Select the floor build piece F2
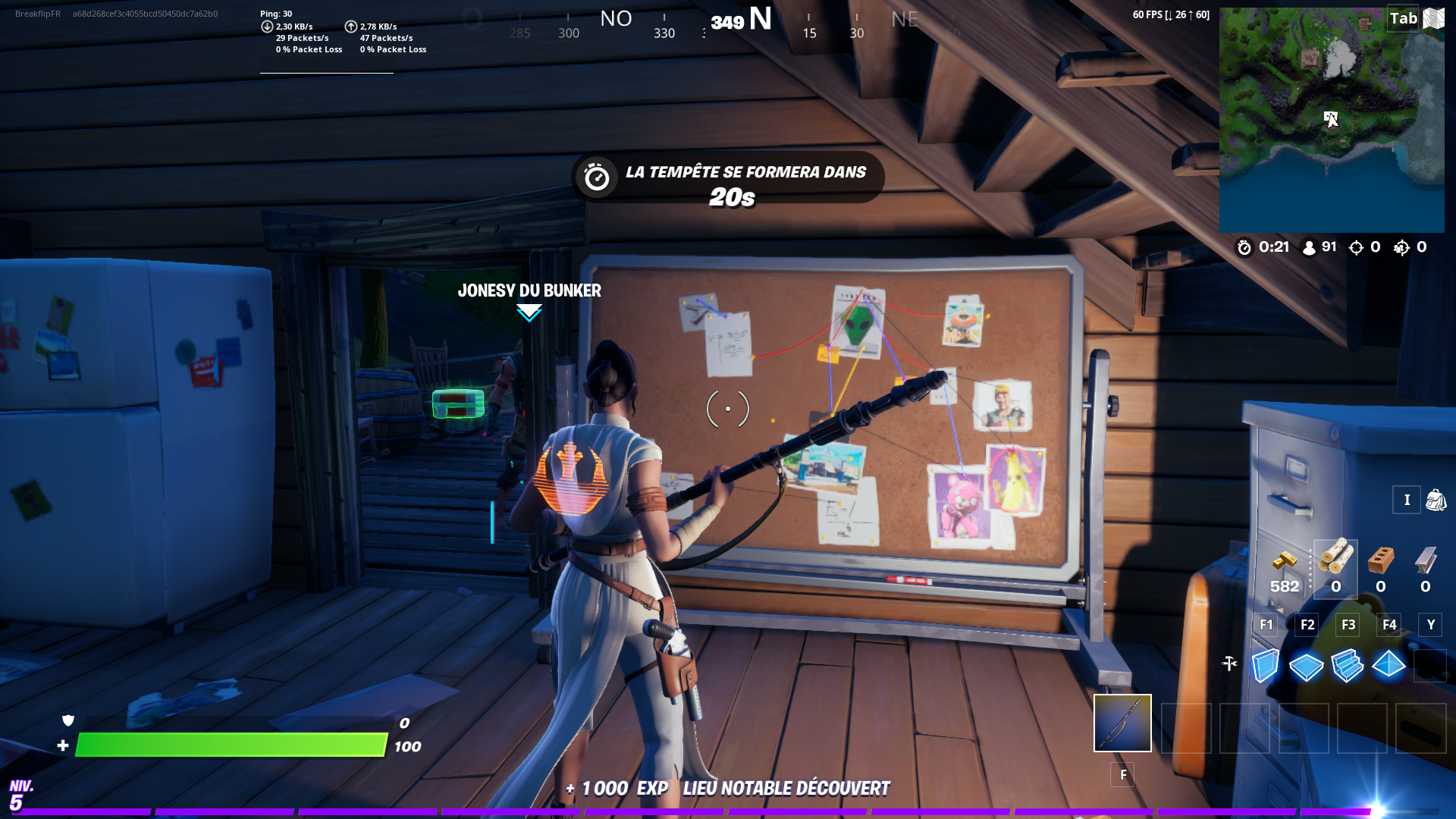This screenshot has height=819, width=1456. pos(1307,665)
